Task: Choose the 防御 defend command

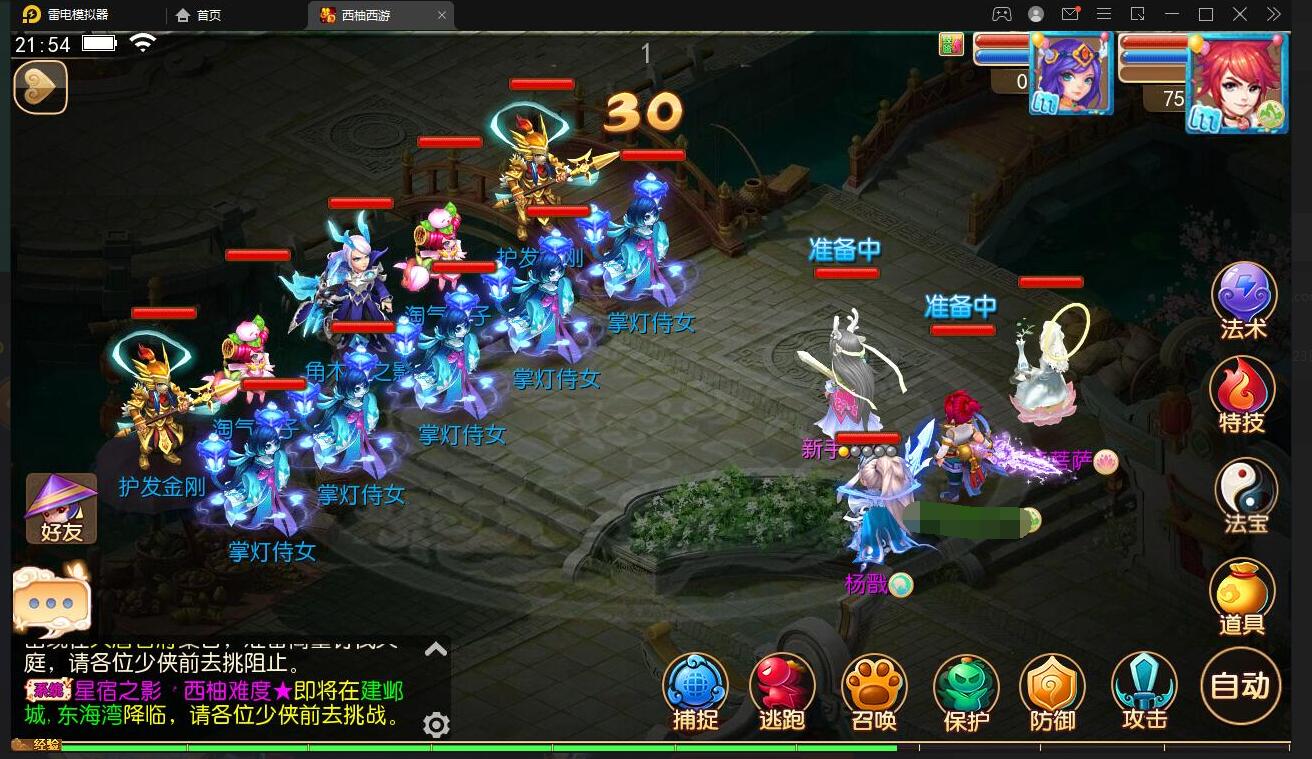Action: (x=1053, y=691)
